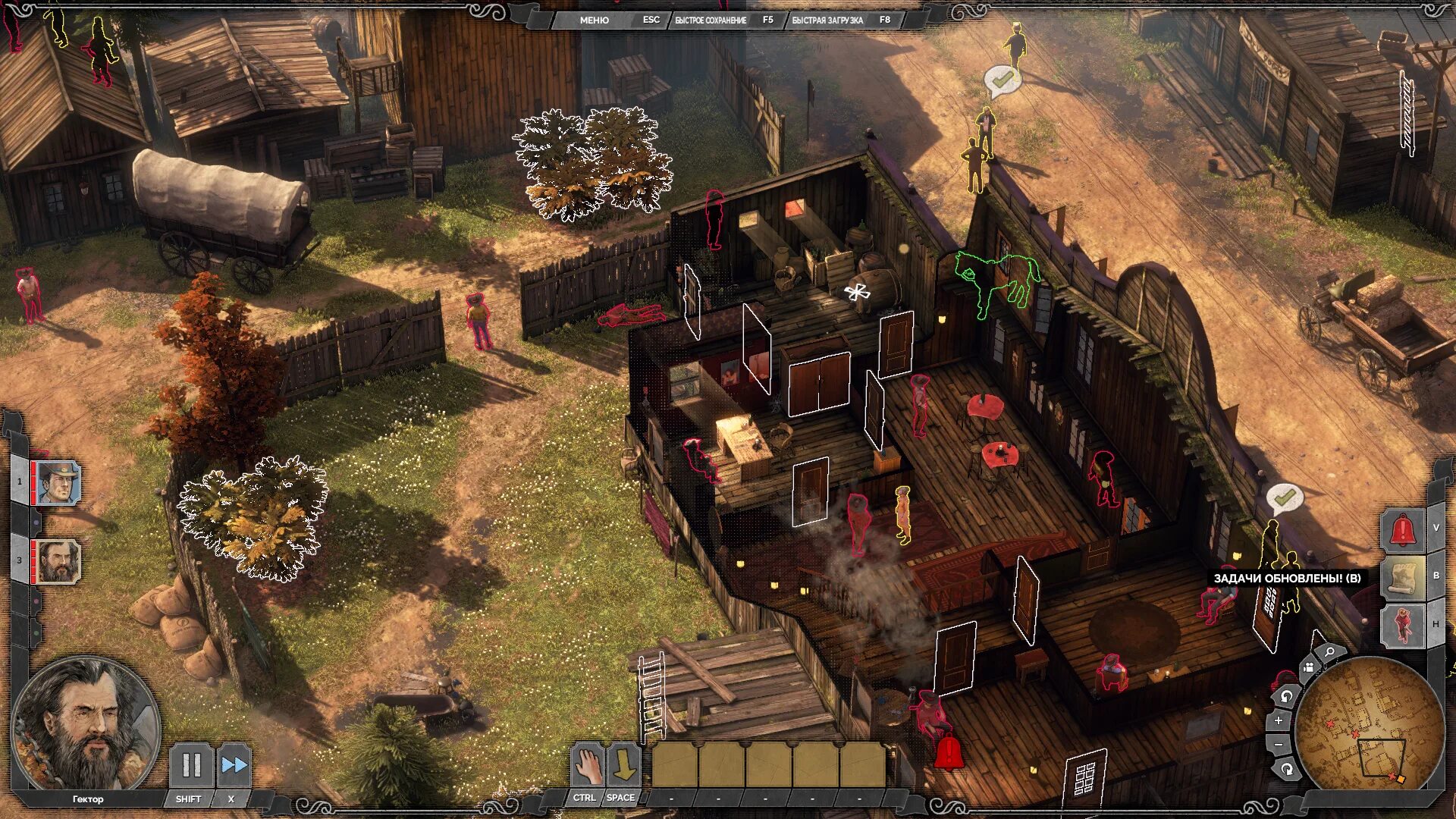Viewport: 1456px width, 819px height.
Task: Click the БЫСТРАЯ ЗАГРУЗКА quick load button
Action: coord(827,20)
